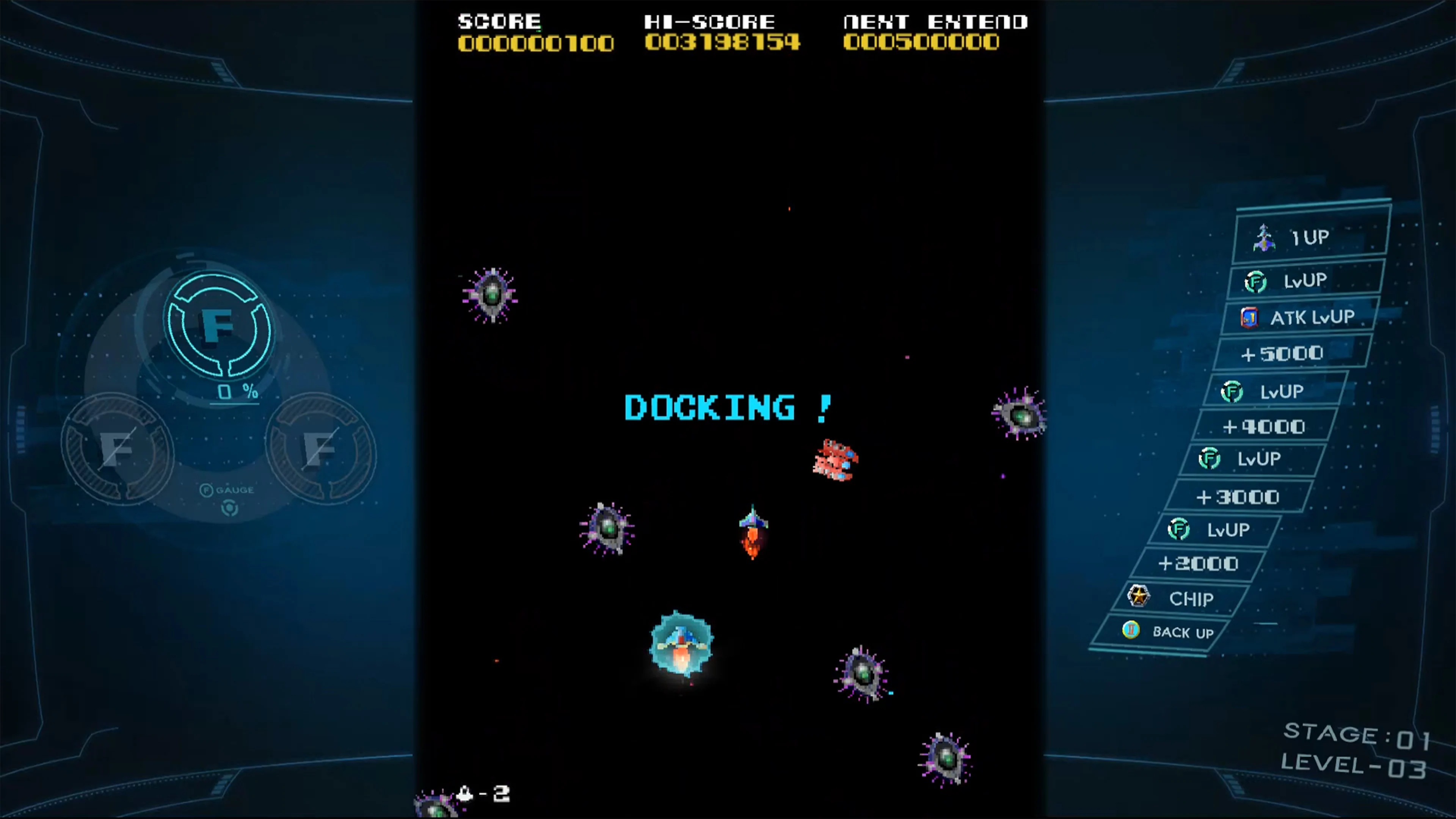Image resolution: width=1456 pixels, height=819 pixels.
Task: Click the gold CHIP star icon
Action: point(1139,596)
